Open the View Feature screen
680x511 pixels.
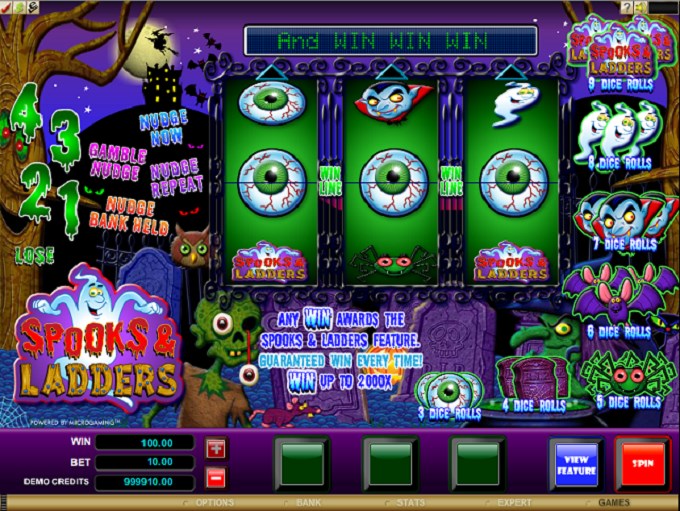click(575, 463)
